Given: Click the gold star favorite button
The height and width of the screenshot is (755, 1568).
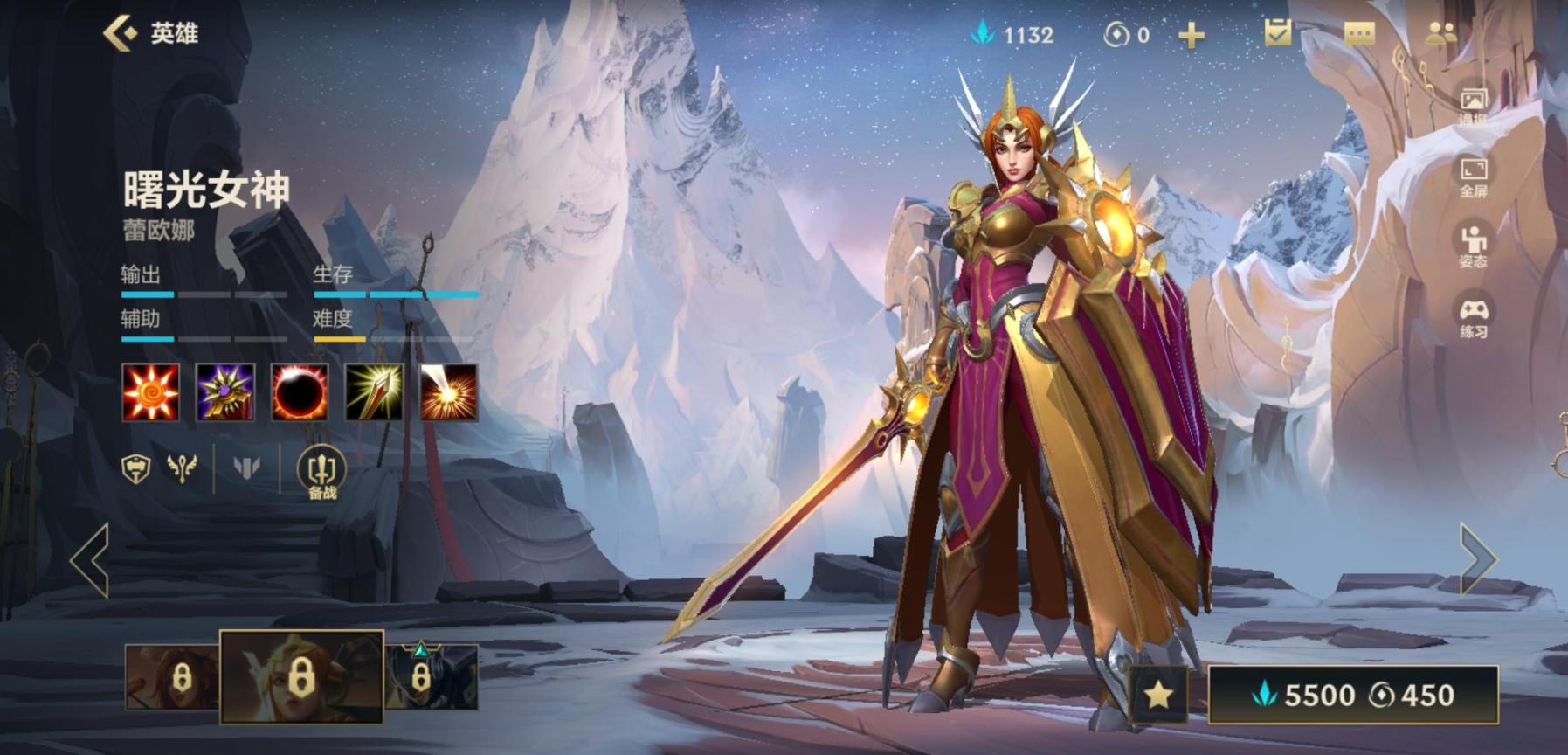Looking at the screenshot, I should (1158, 695).
